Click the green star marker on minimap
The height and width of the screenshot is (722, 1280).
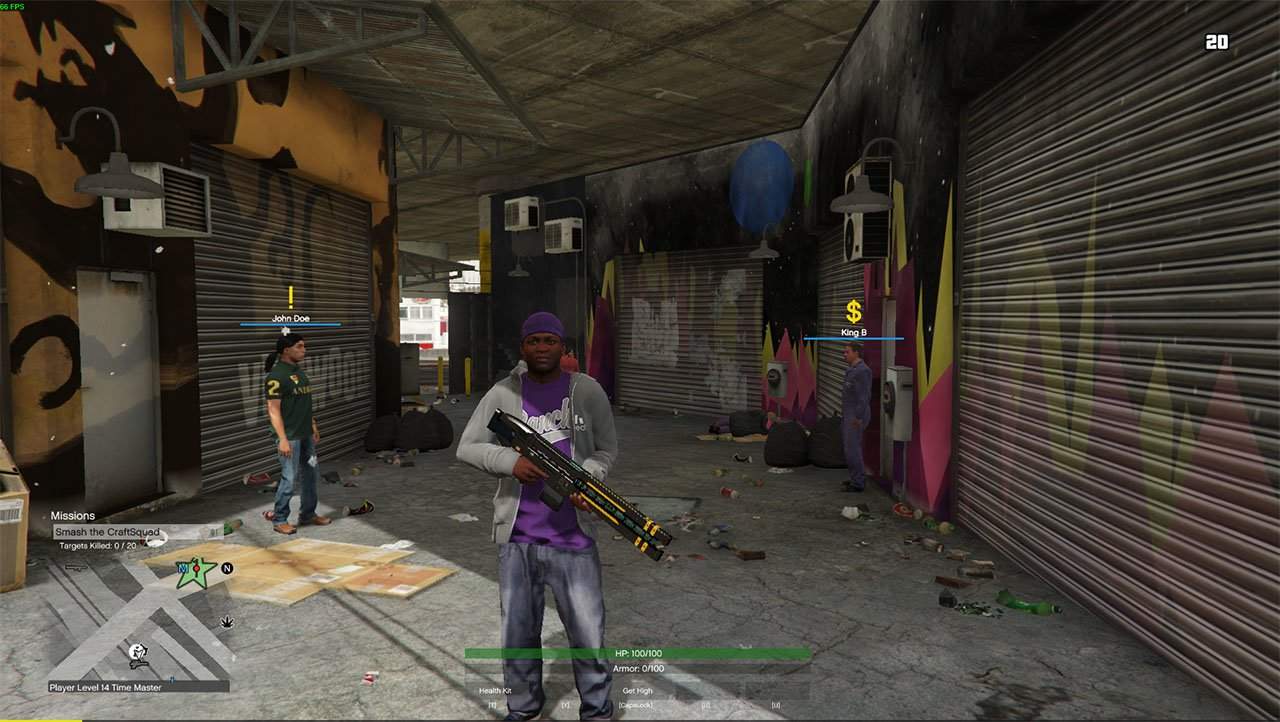(x=197, y=573)
